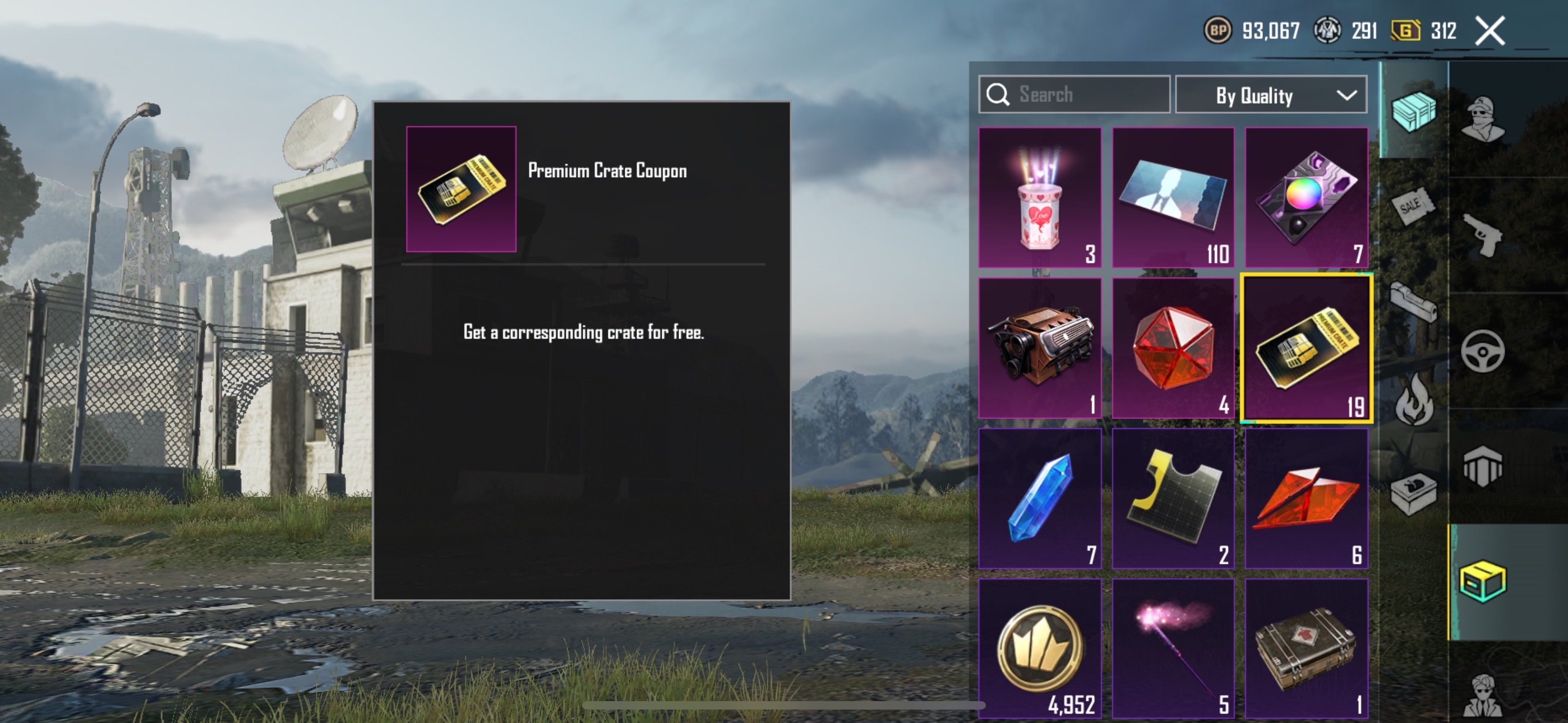
Task: Select the red paper plane item
Action: point(1306,498)
